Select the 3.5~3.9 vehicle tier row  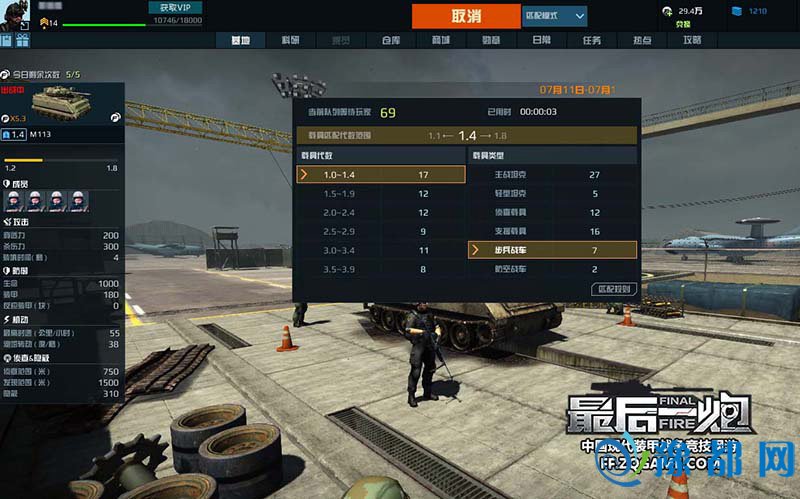pyautogui.click(x=382, y=269)
